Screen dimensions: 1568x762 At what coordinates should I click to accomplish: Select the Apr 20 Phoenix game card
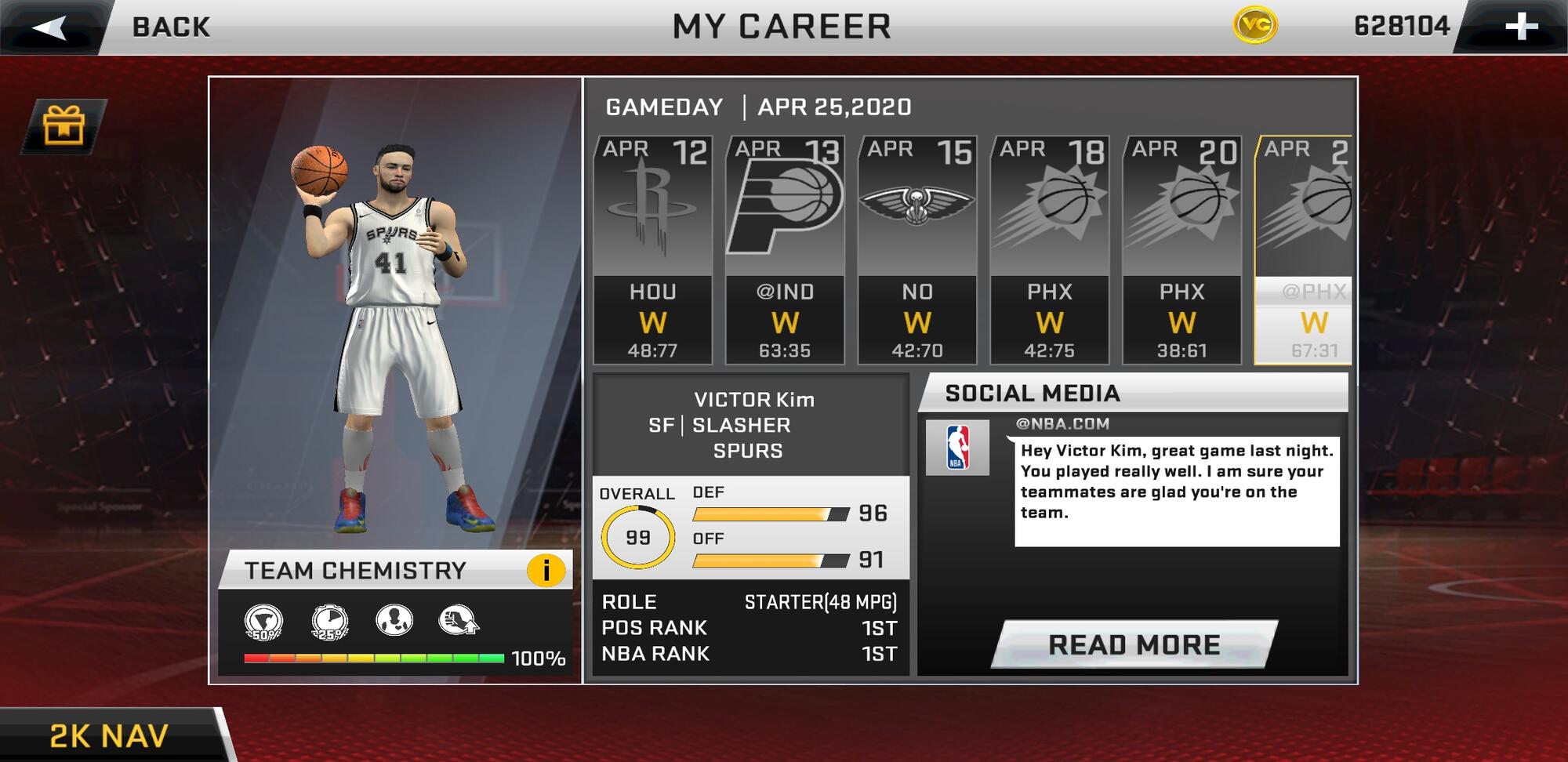pos(1182,249)
